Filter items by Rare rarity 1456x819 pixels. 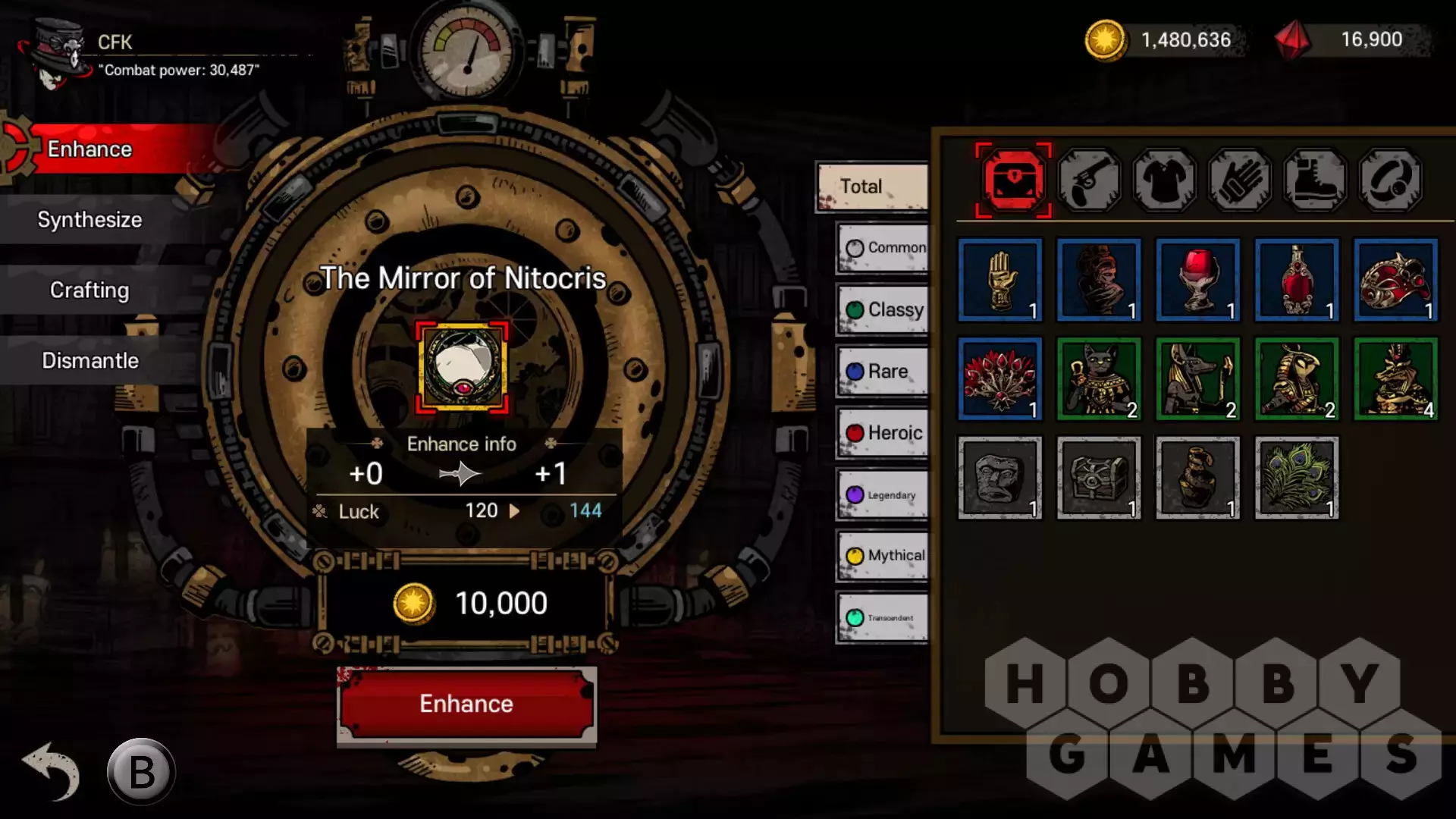click(883, 371)
